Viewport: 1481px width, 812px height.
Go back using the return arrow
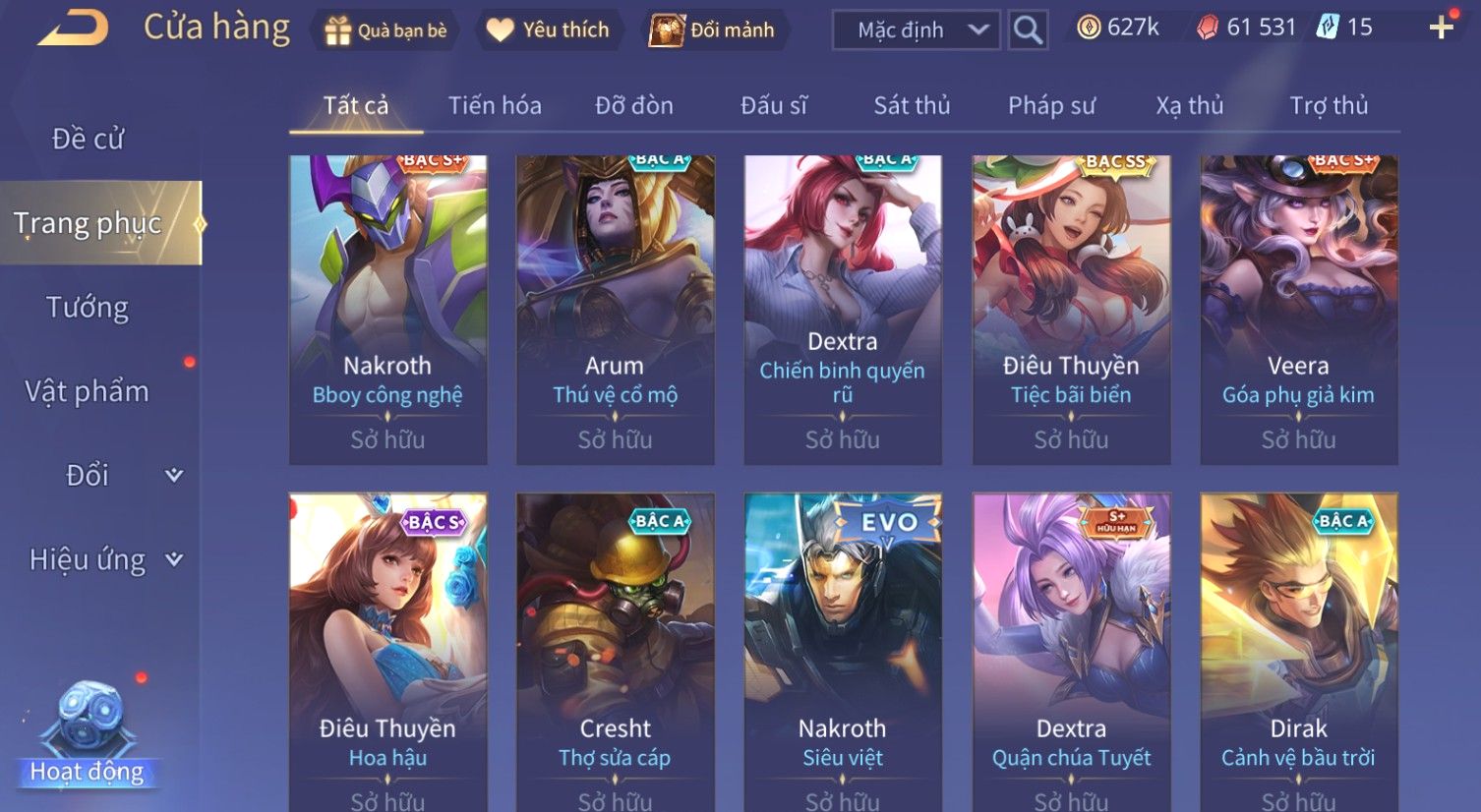click(x=73, y=28)
